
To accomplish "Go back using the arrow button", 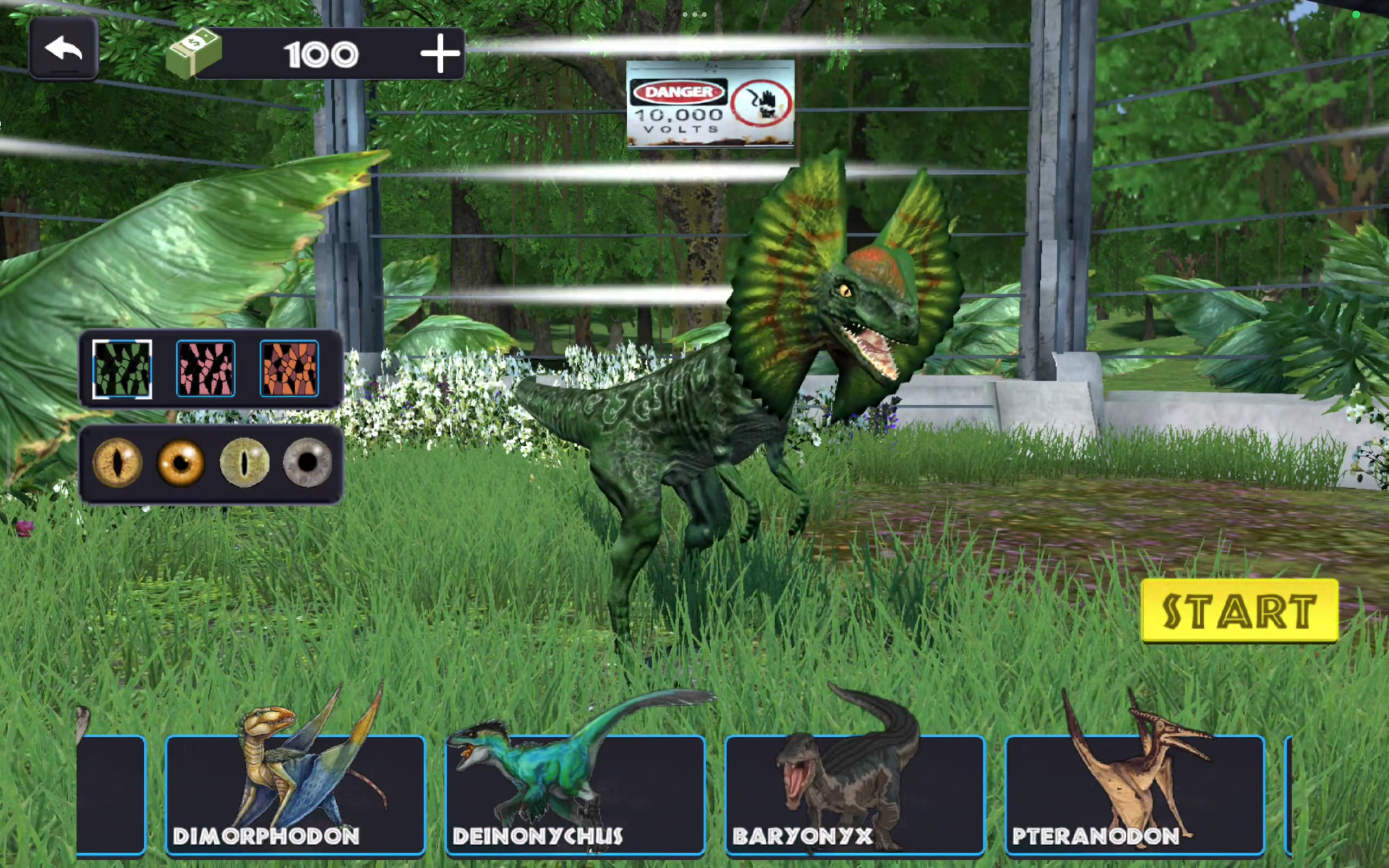I will [x=63, y=49].
